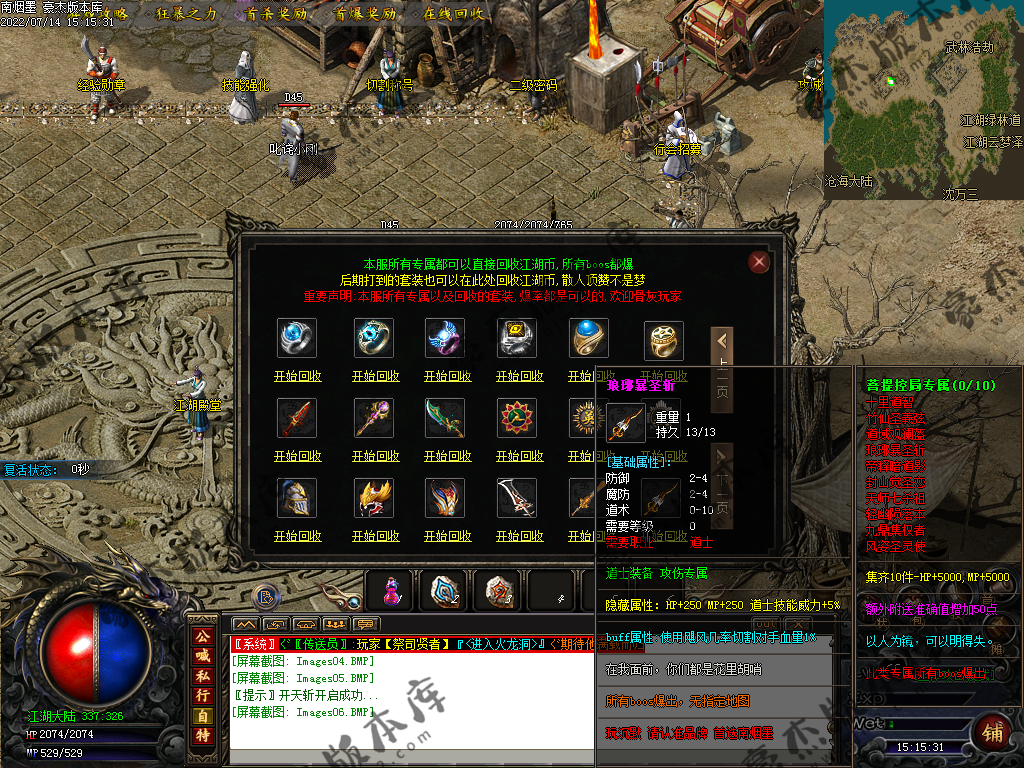This screenshot has height=768, width=1024.
Task: Click 开始回收 under the red dagger
Action: point(297,457)
